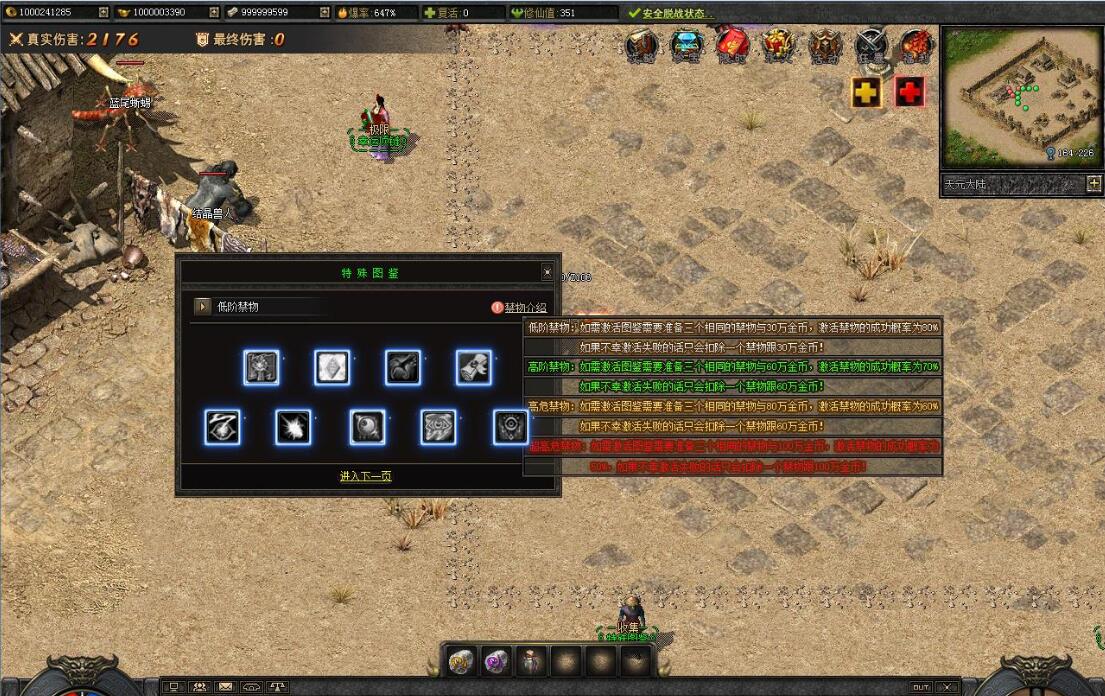
Task: Open the mail envelope button
Action: 225,687
